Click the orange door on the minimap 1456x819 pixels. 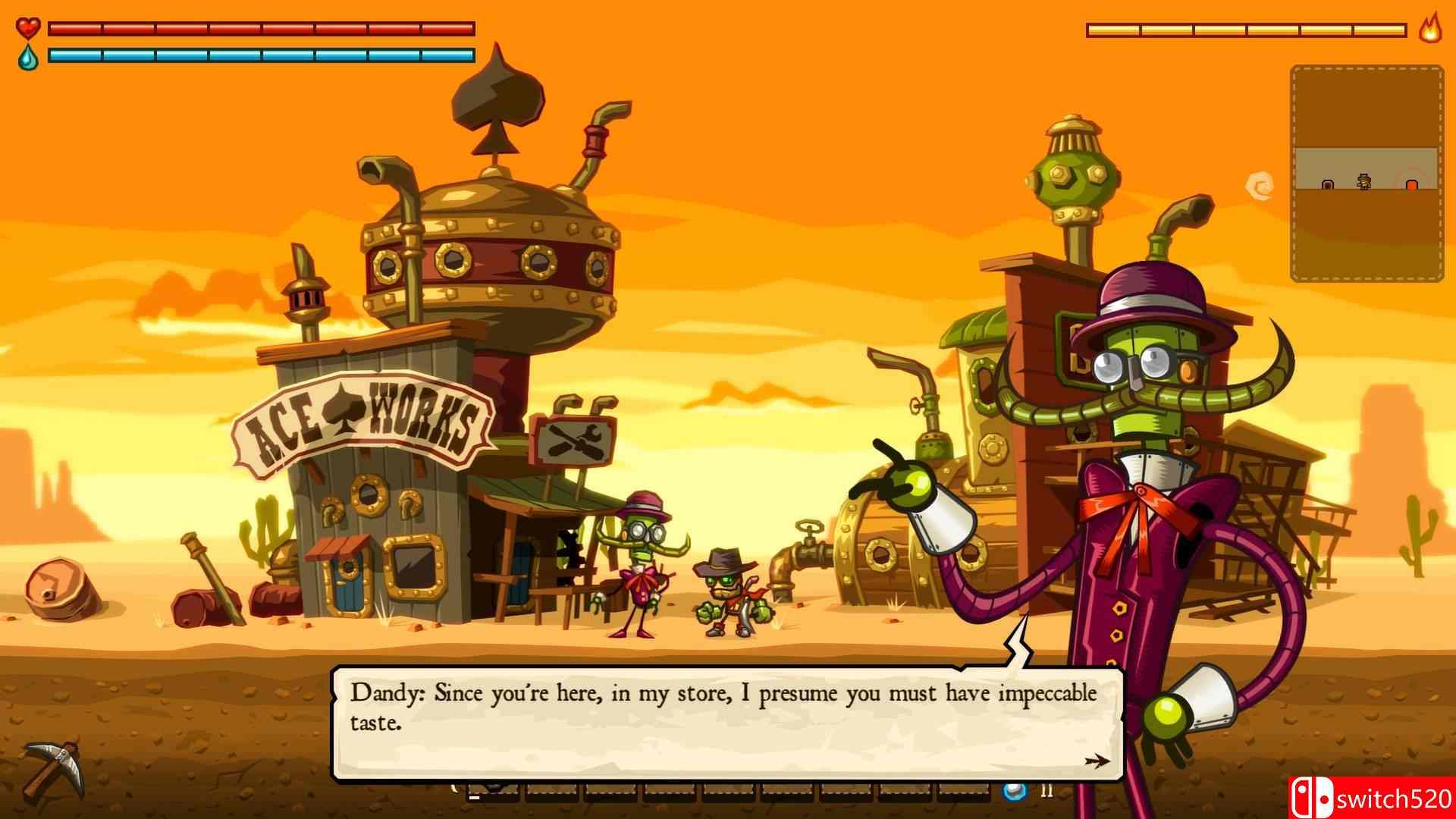(1413, 184)
